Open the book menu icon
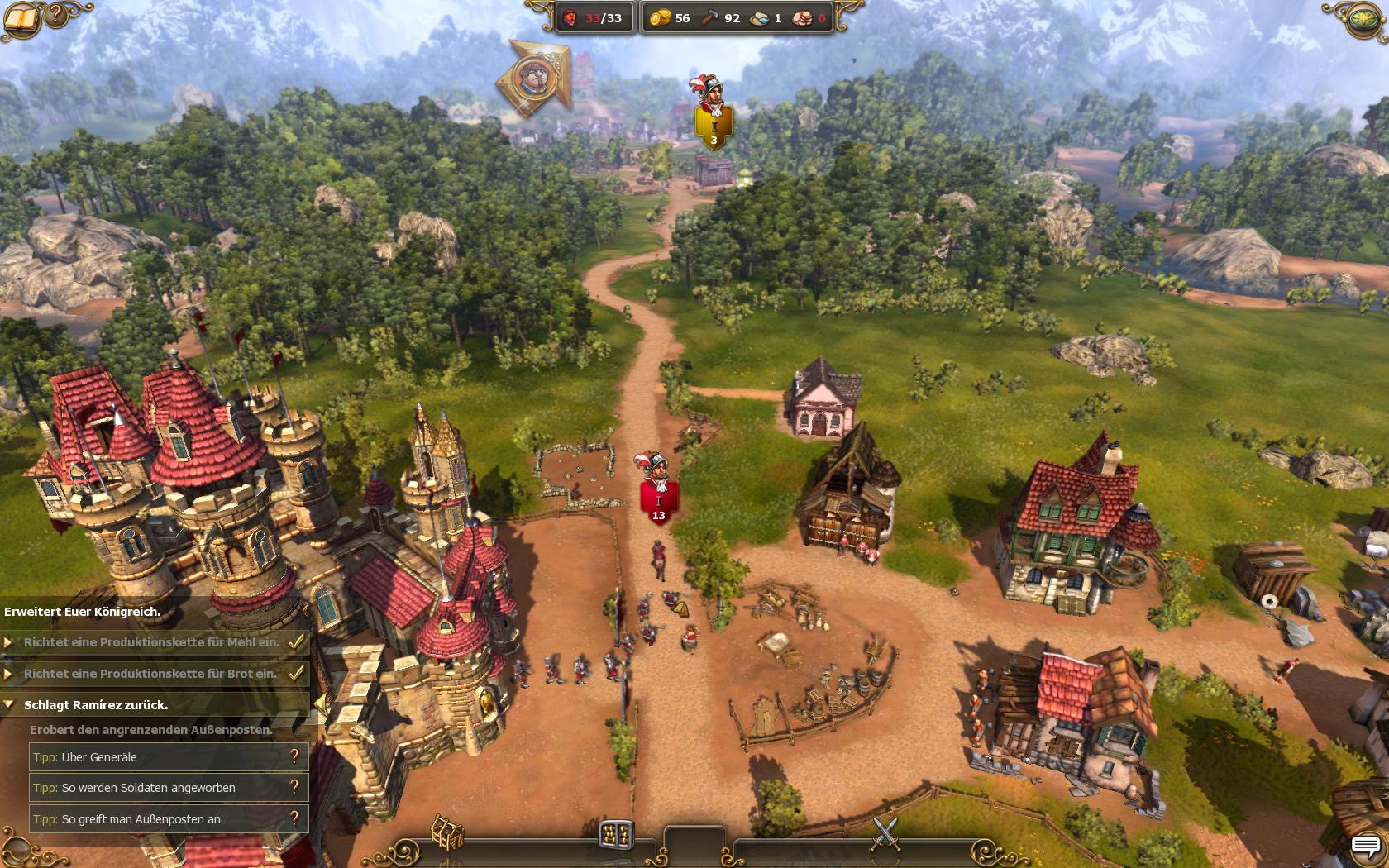The image size is (1389, 868). [21, 17]
